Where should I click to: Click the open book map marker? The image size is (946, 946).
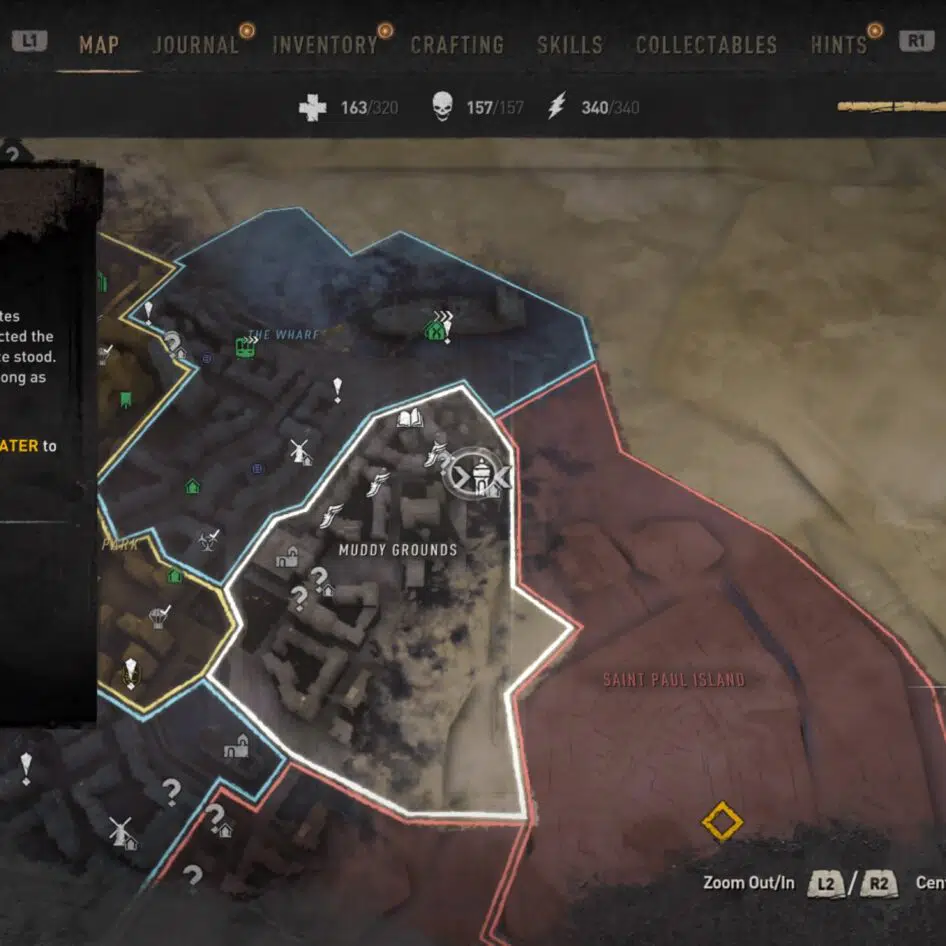(x=410, y=418)
